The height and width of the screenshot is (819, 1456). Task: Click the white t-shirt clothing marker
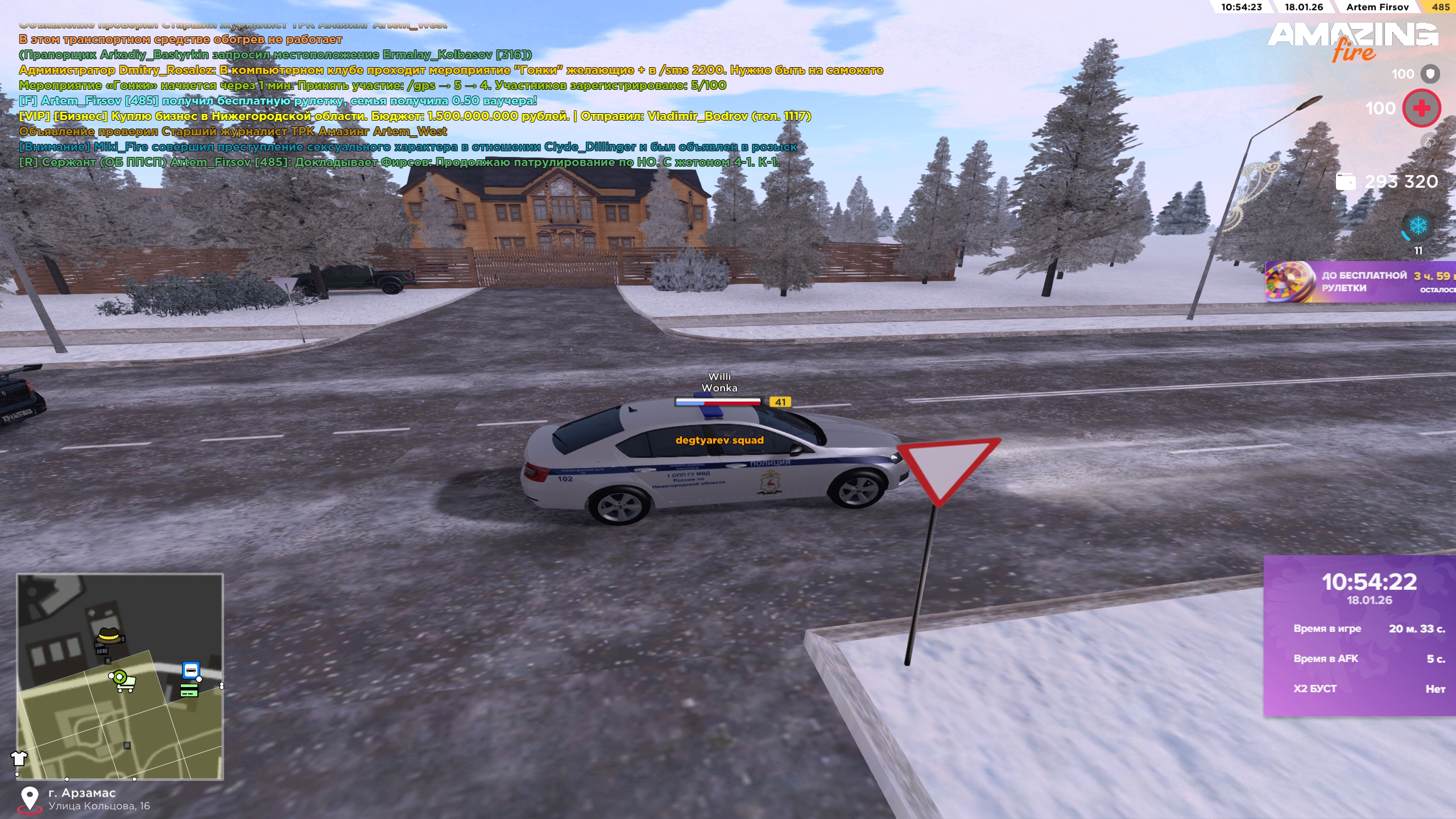tap(19, 758)
